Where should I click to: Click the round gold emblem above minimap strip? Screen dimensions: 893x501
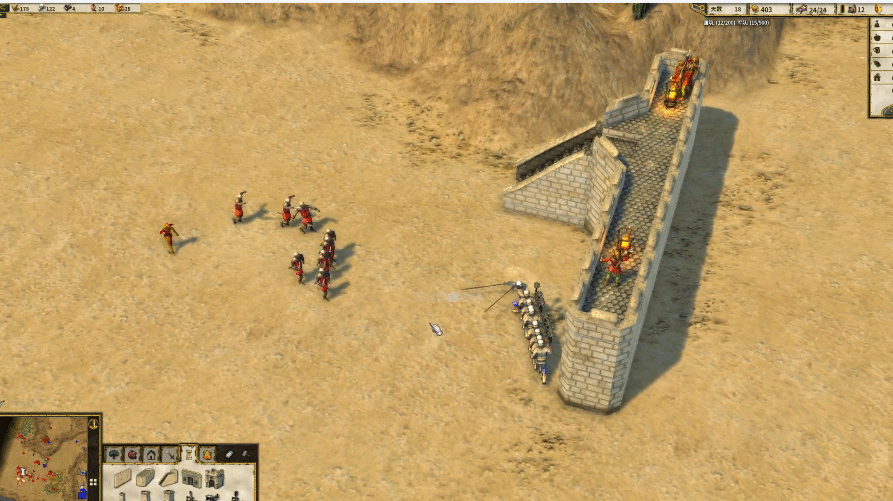(95, 425)
